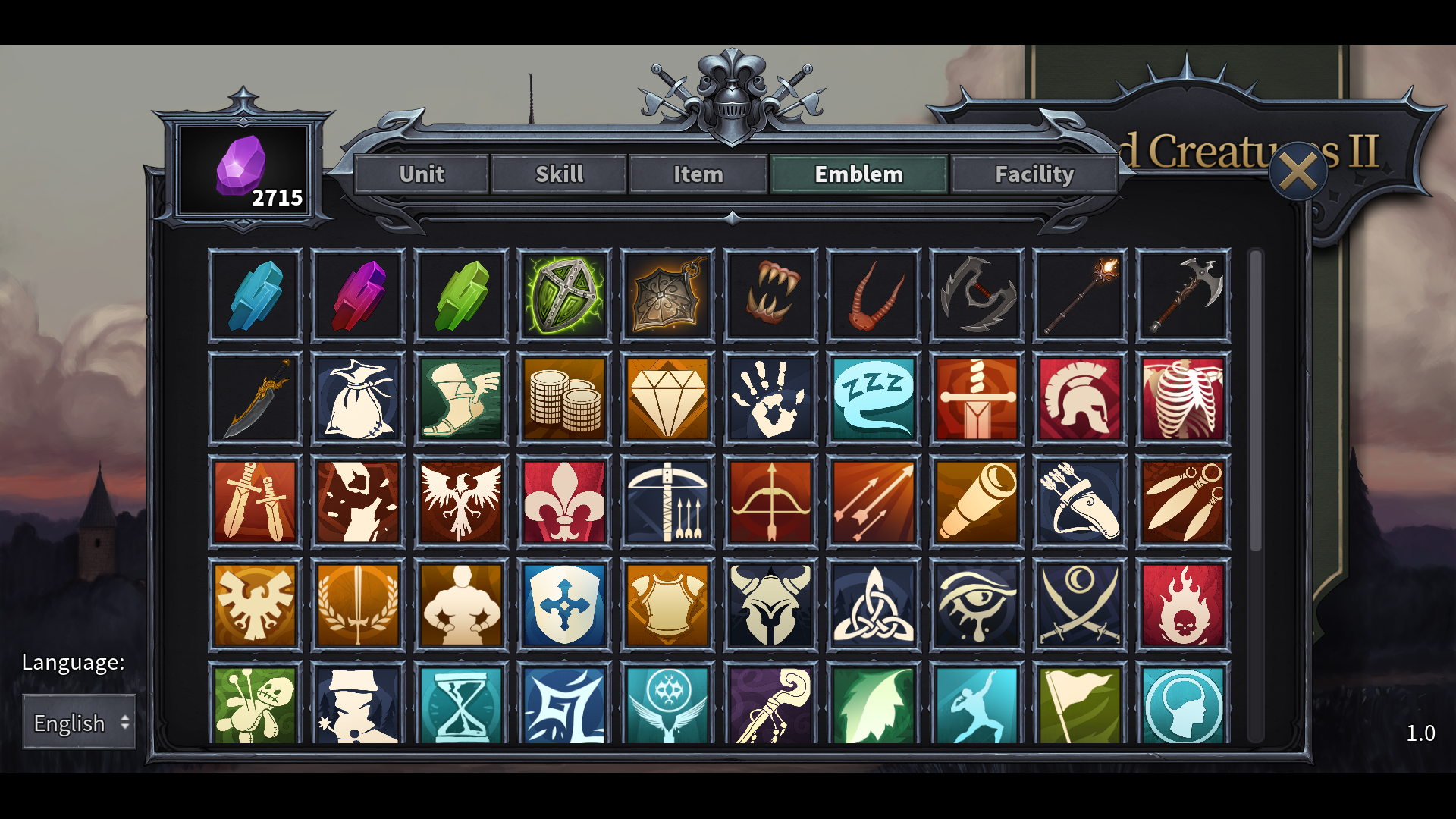Viewport: 1456px width, 819px height.
Task: Open the Facility tab
Action: tap(1034, 174)
